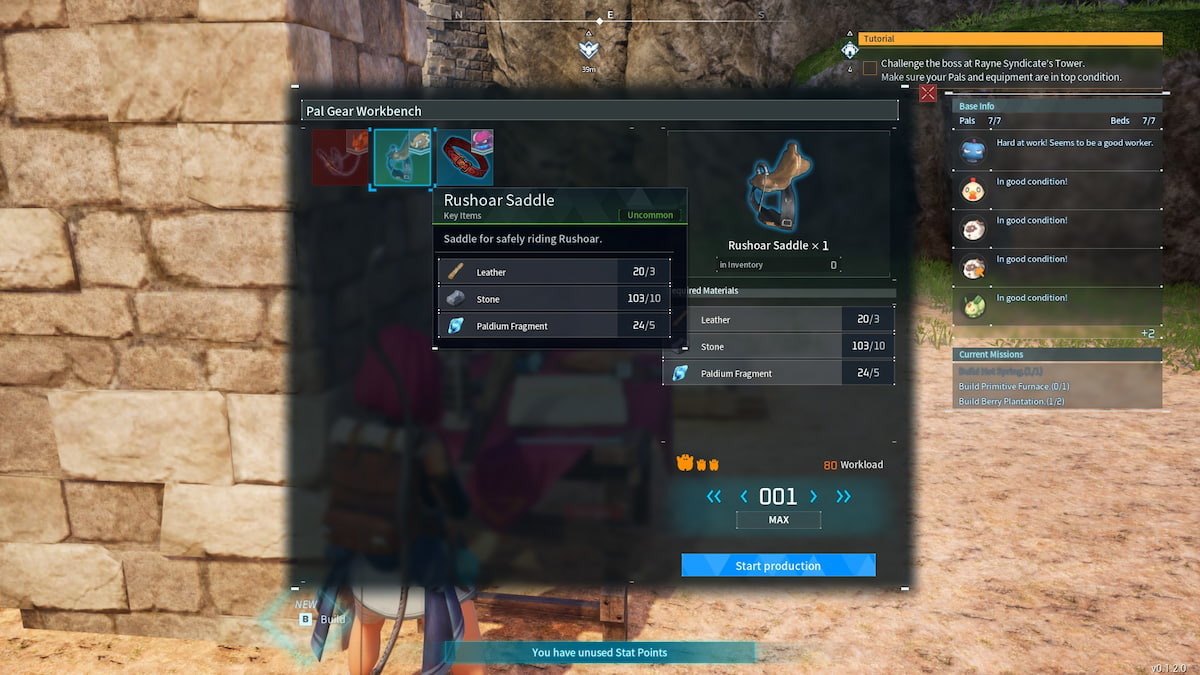Select the Build Primitive Furnace mission
Viewport: 1200px width, 675px height.
point(1014,386)
